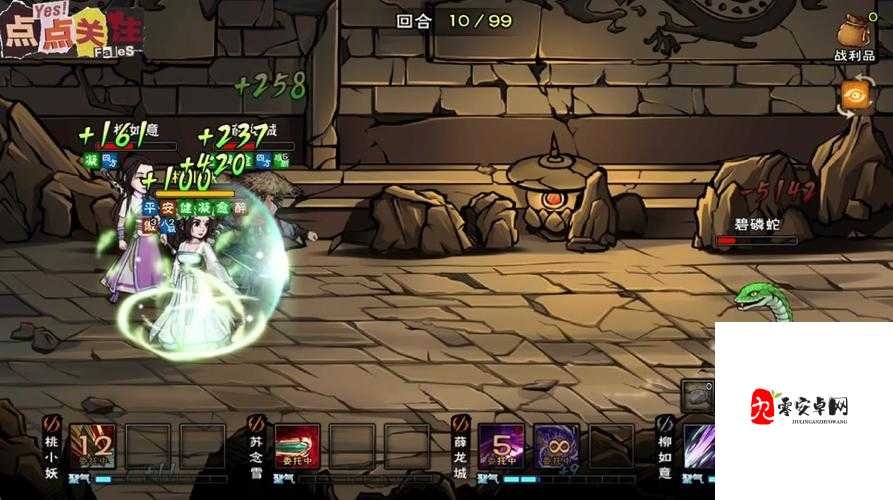
Task: Activate 苏念雪's red skill icon
Action: click(297, 447)
